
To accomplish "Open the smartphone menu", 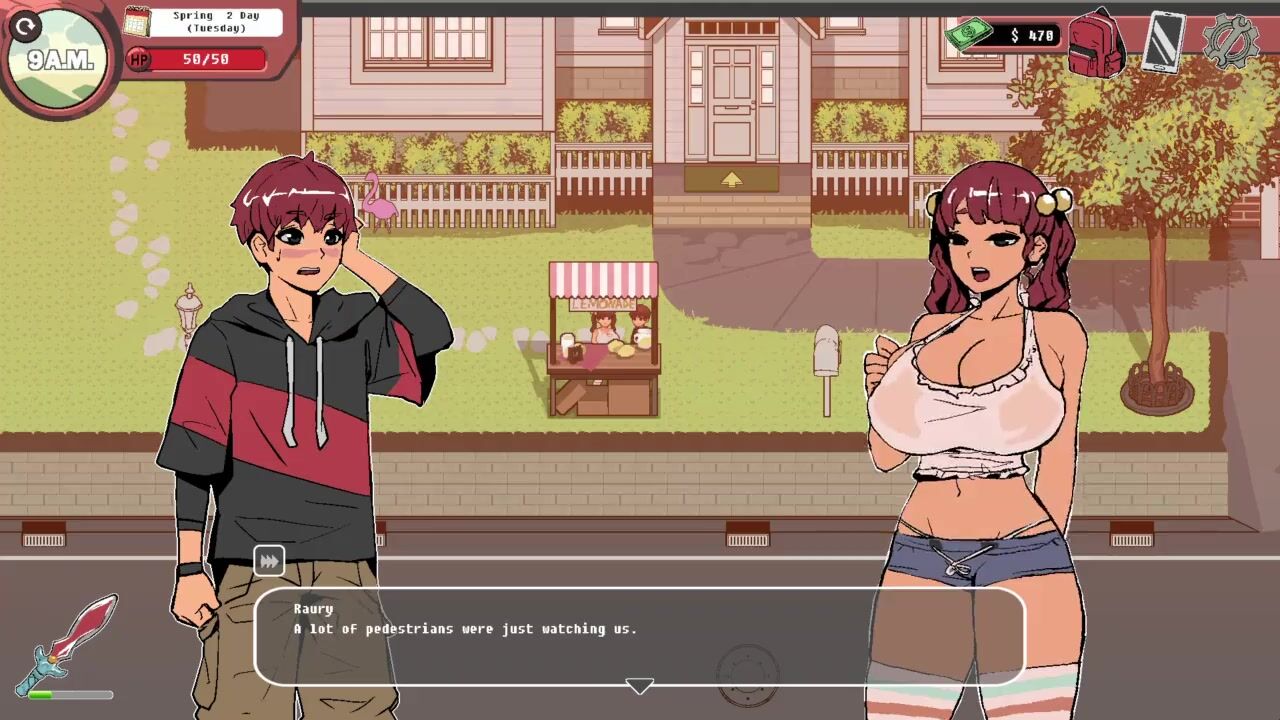I will click(x=1163, y=41).
